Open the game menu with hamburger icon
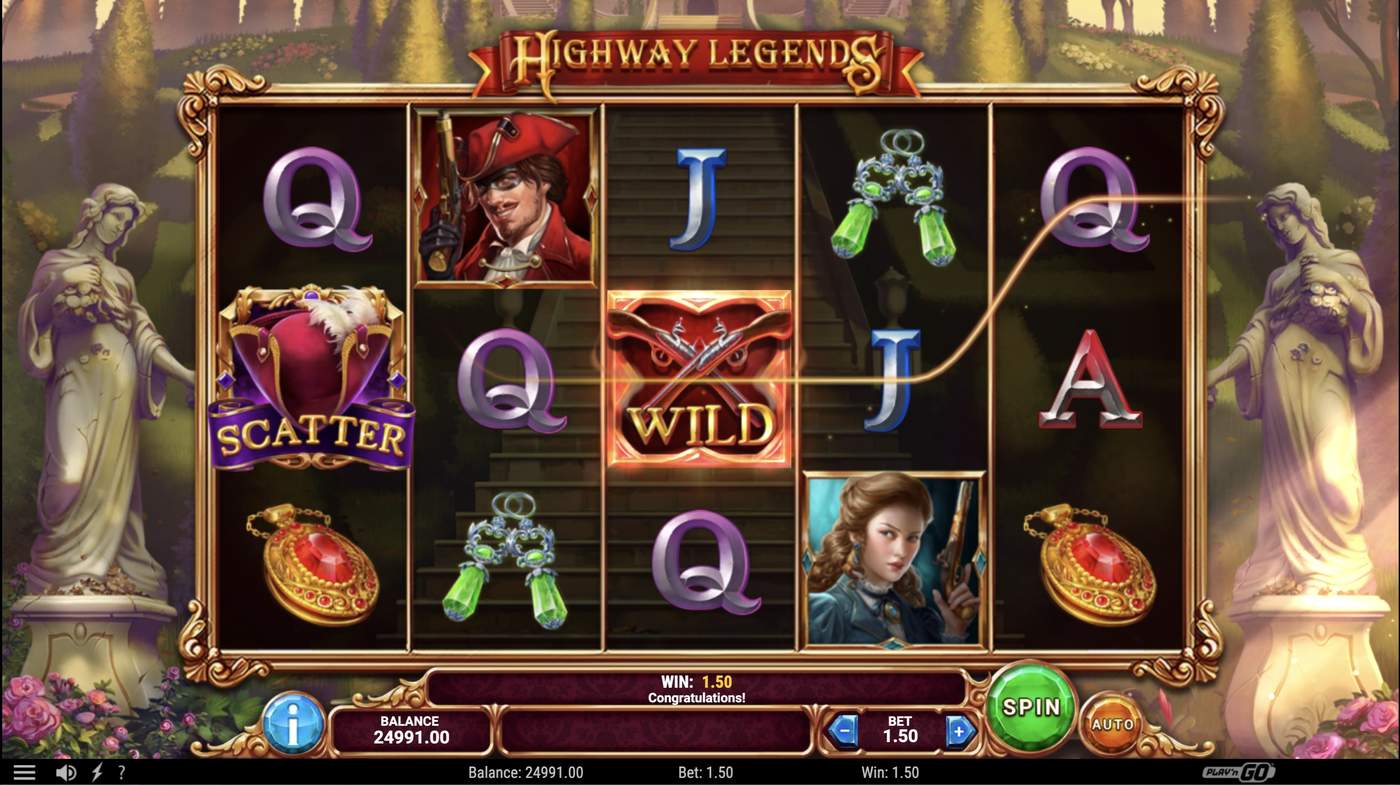Viewport: 1400px width, 785px height. pos(25,770)
